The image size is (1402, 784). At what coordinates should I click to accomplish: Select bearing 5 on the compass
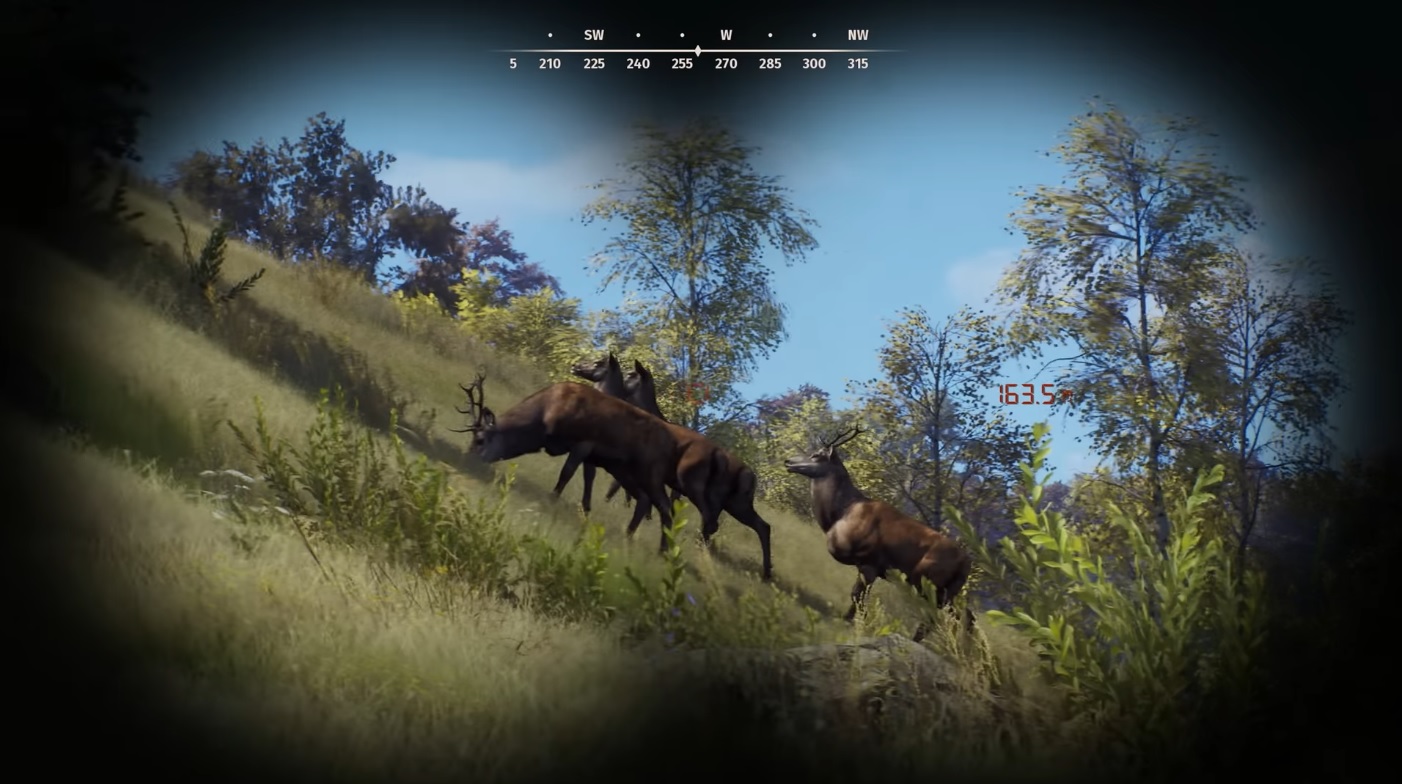[x=512, y=63]
